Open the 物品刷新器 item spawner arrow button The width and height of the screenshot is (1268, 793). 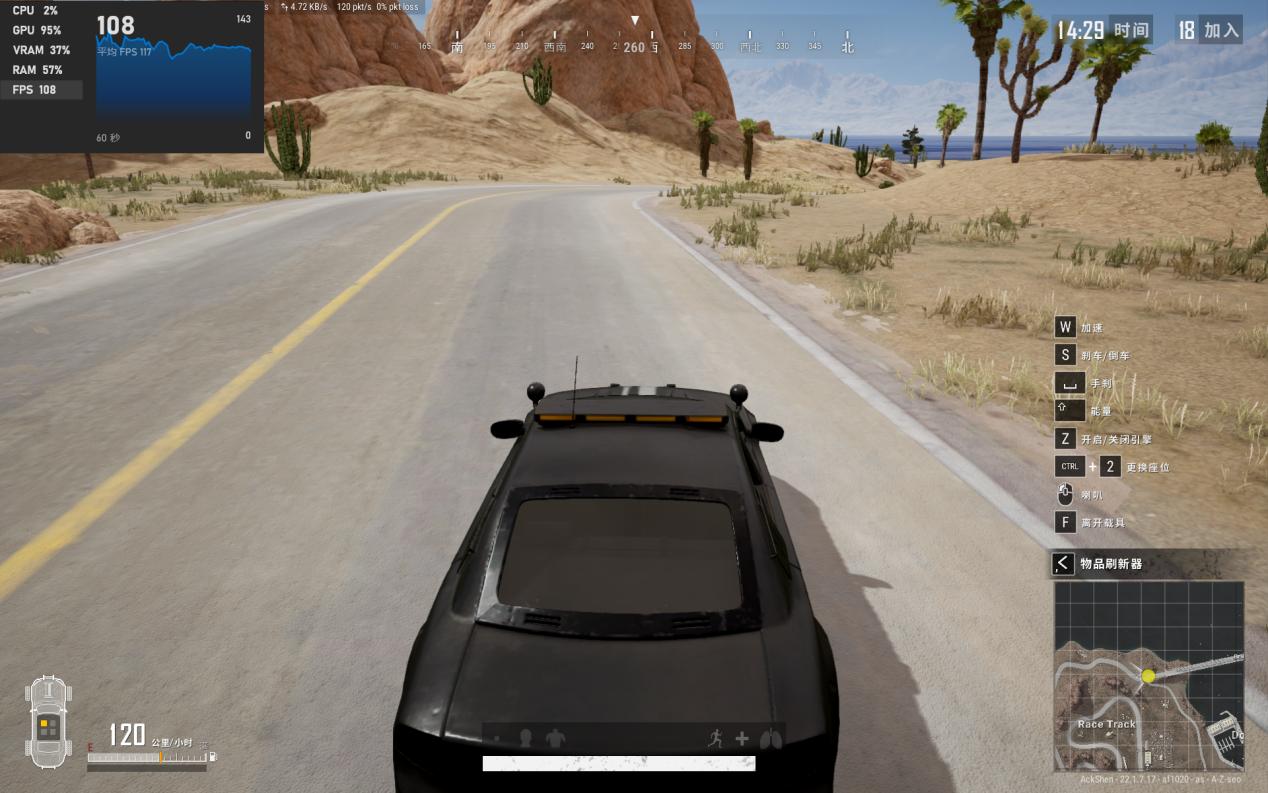click(1063, 564)
